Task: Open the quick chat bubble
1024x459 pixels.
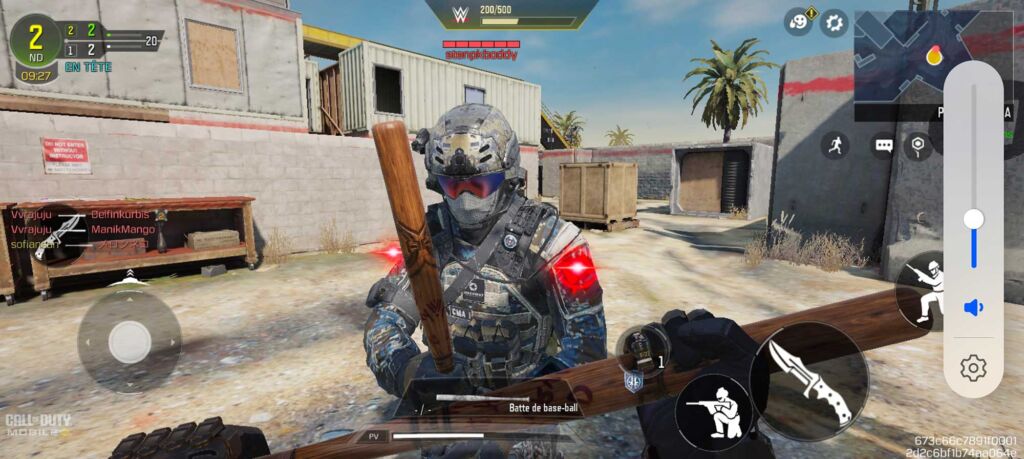Action: coord(883,146)
